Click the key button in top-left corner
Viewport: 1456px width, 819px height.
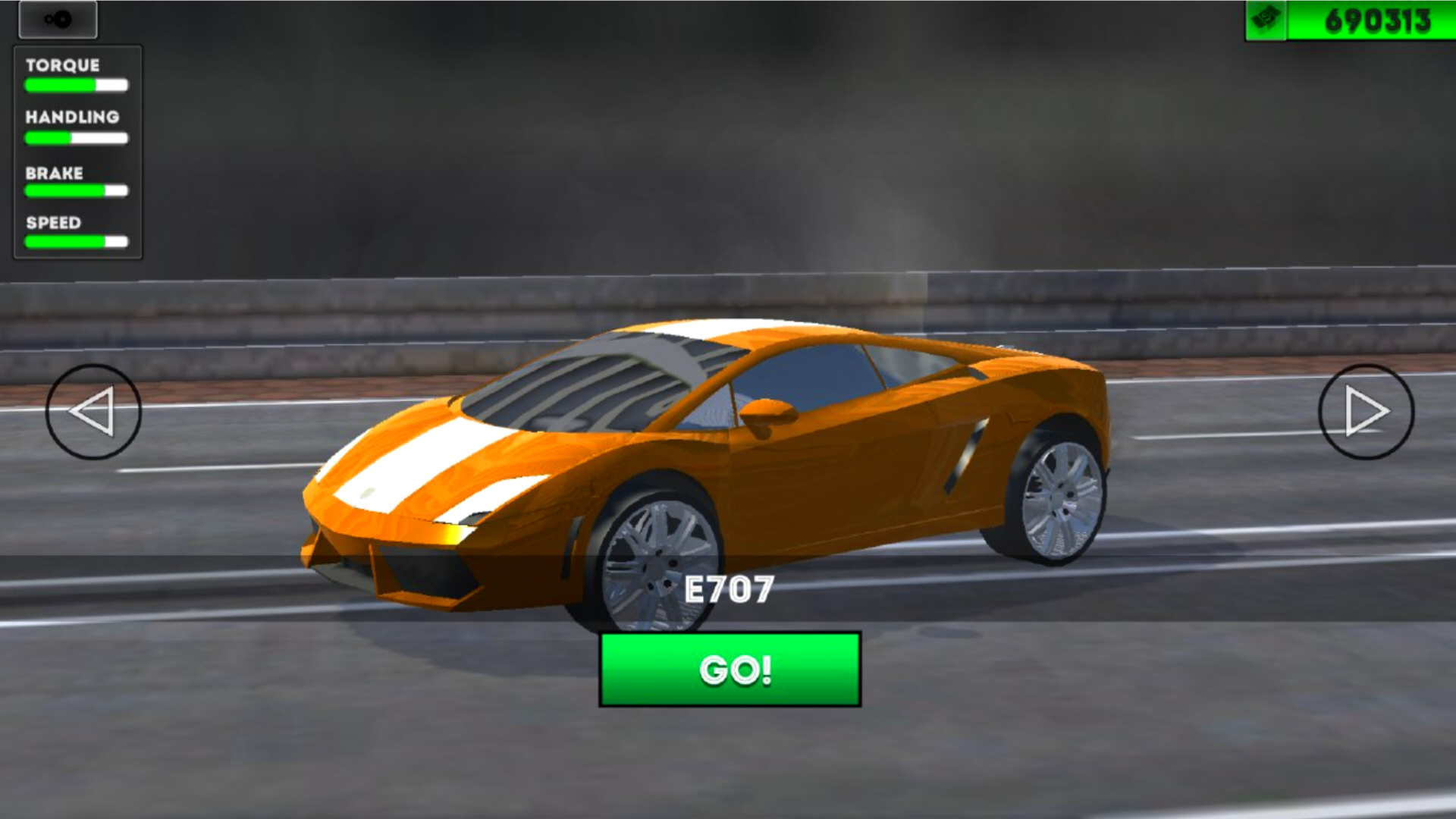coord(59,19)
